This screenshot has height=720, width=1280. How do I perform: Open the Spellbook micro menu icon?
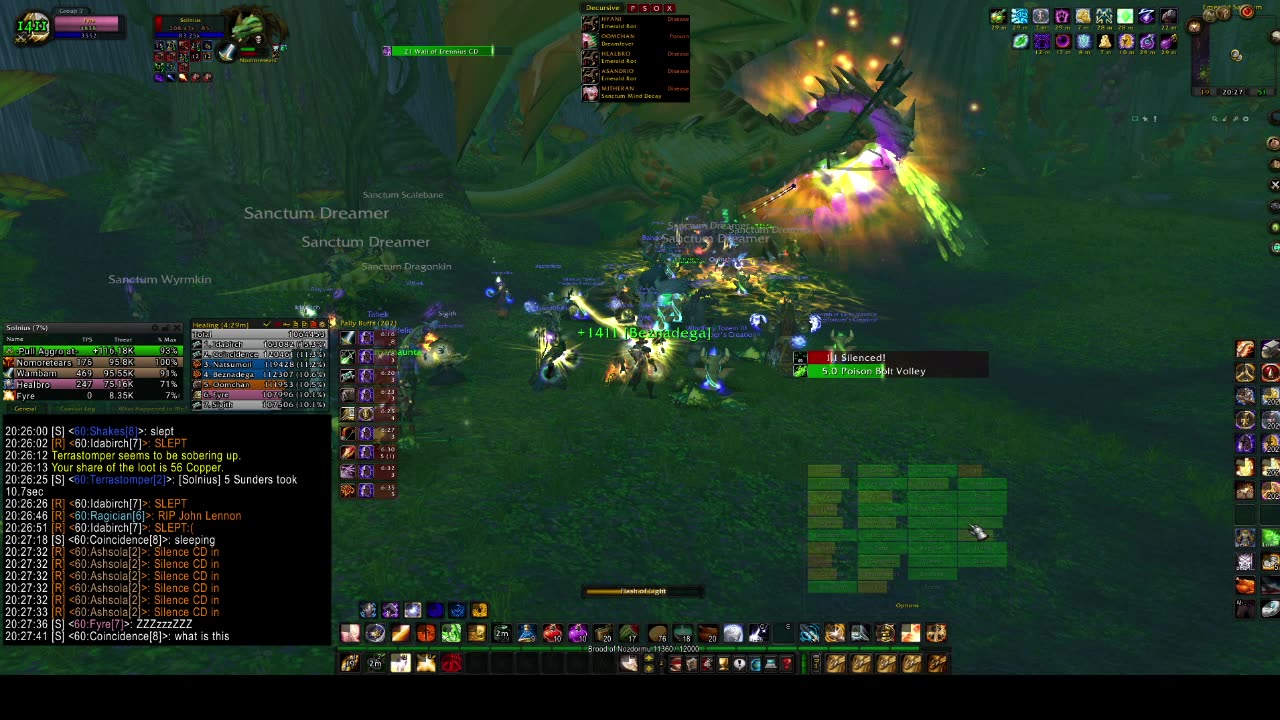click(x=691, y=662)
